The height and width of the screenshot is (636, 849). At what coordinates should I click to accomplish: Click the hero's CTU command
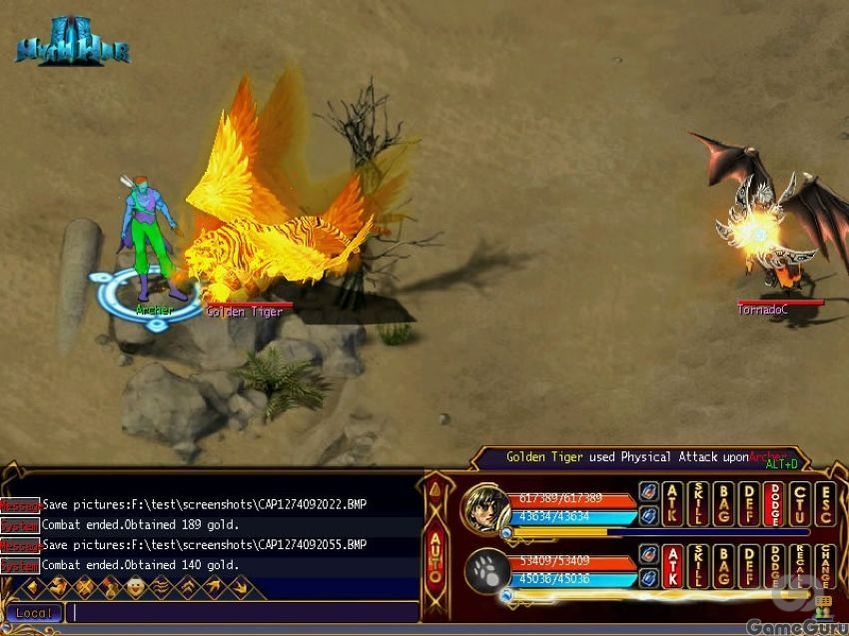(799, 504)
